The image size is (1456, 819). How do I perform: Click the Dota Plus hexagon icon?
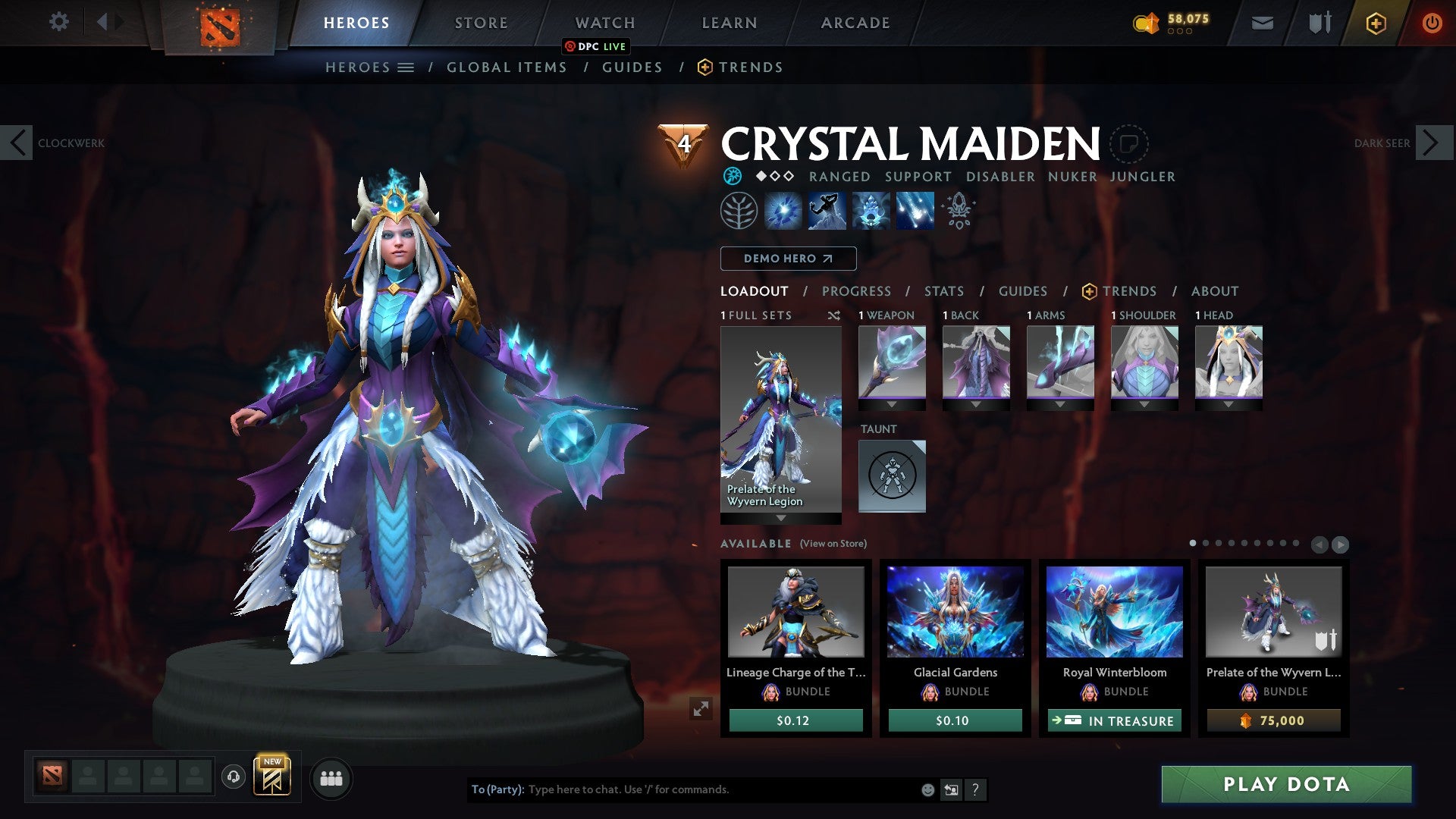pyautogui.click(x=1375, y=23)
